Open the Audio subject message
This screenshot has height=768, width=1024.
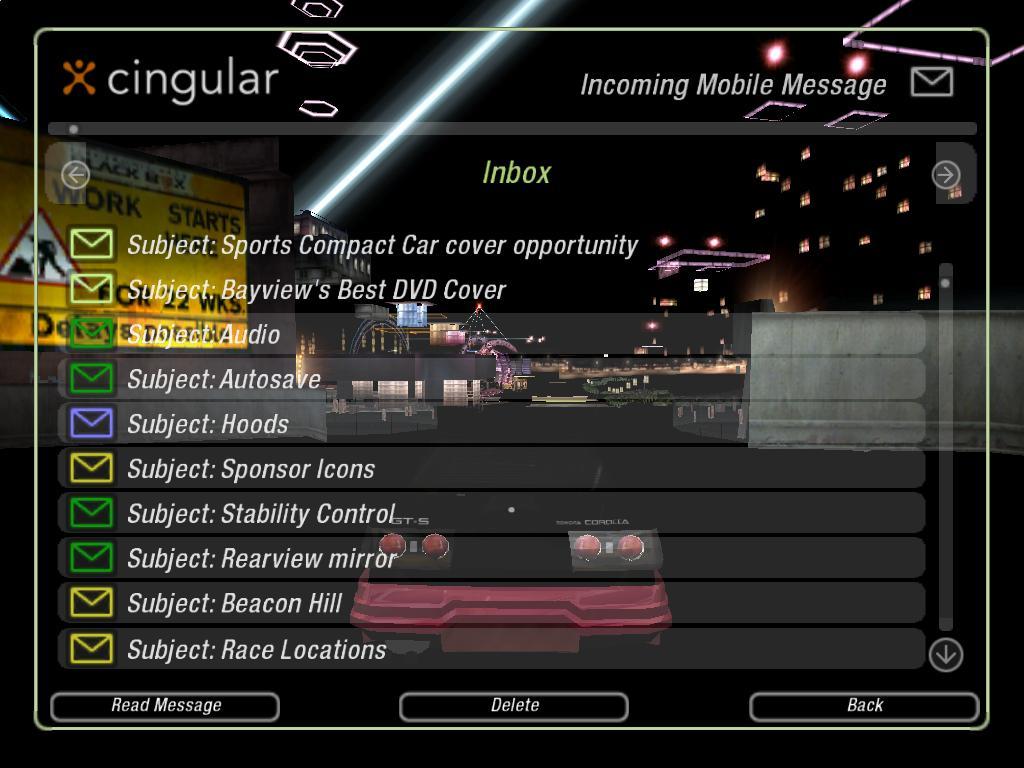(204, 335)
